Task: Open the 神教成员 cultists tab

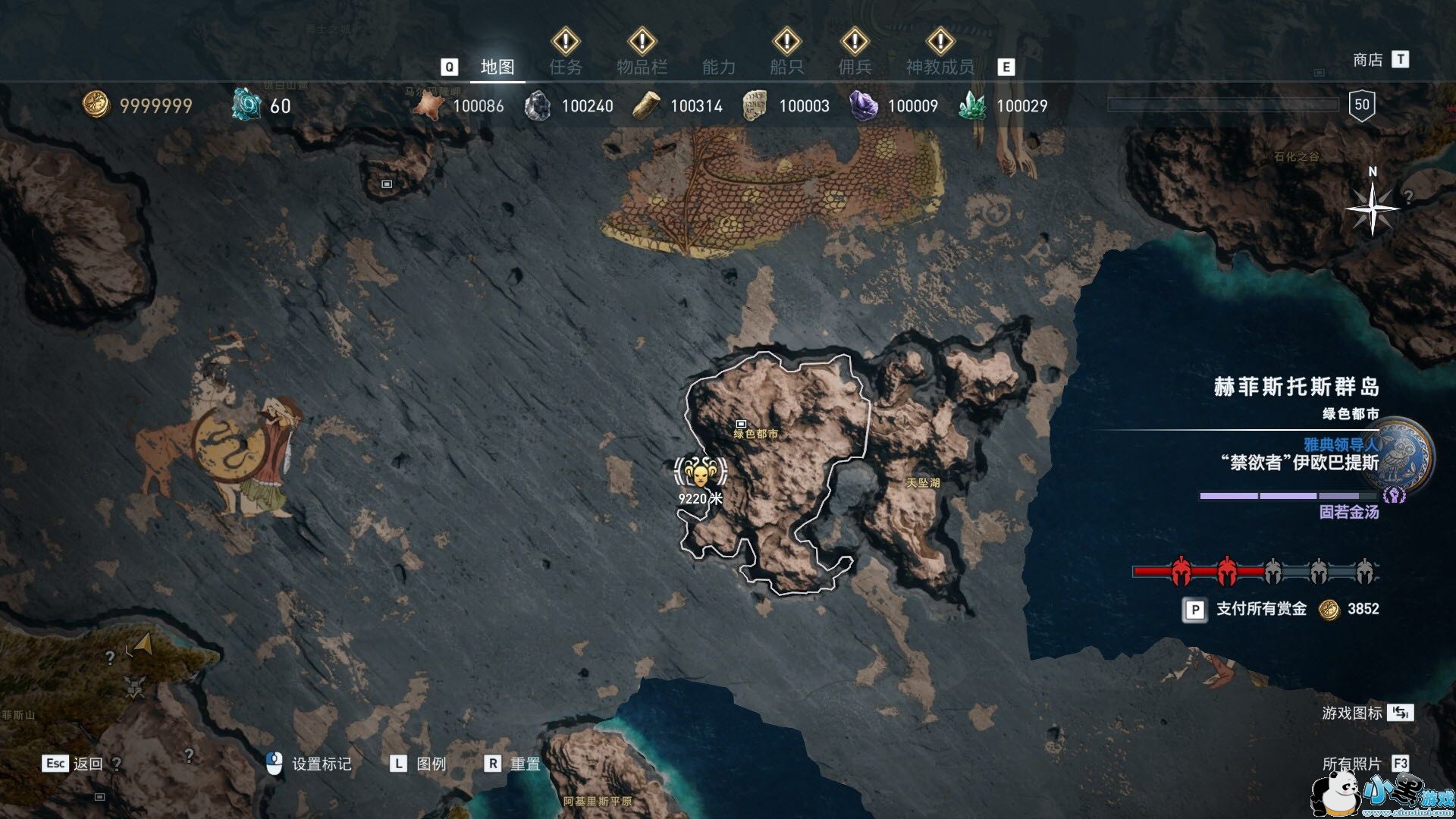Action: [940, 67]
